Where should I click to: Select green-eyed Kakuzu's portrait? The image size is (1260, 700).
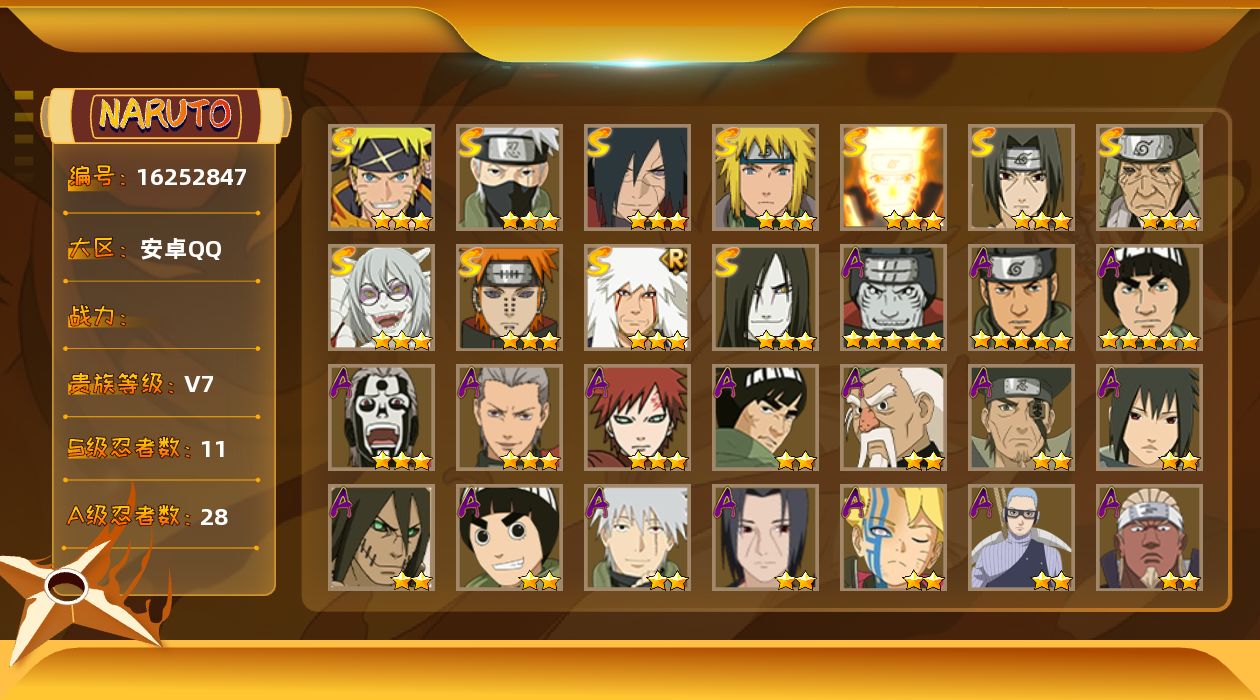381,537
